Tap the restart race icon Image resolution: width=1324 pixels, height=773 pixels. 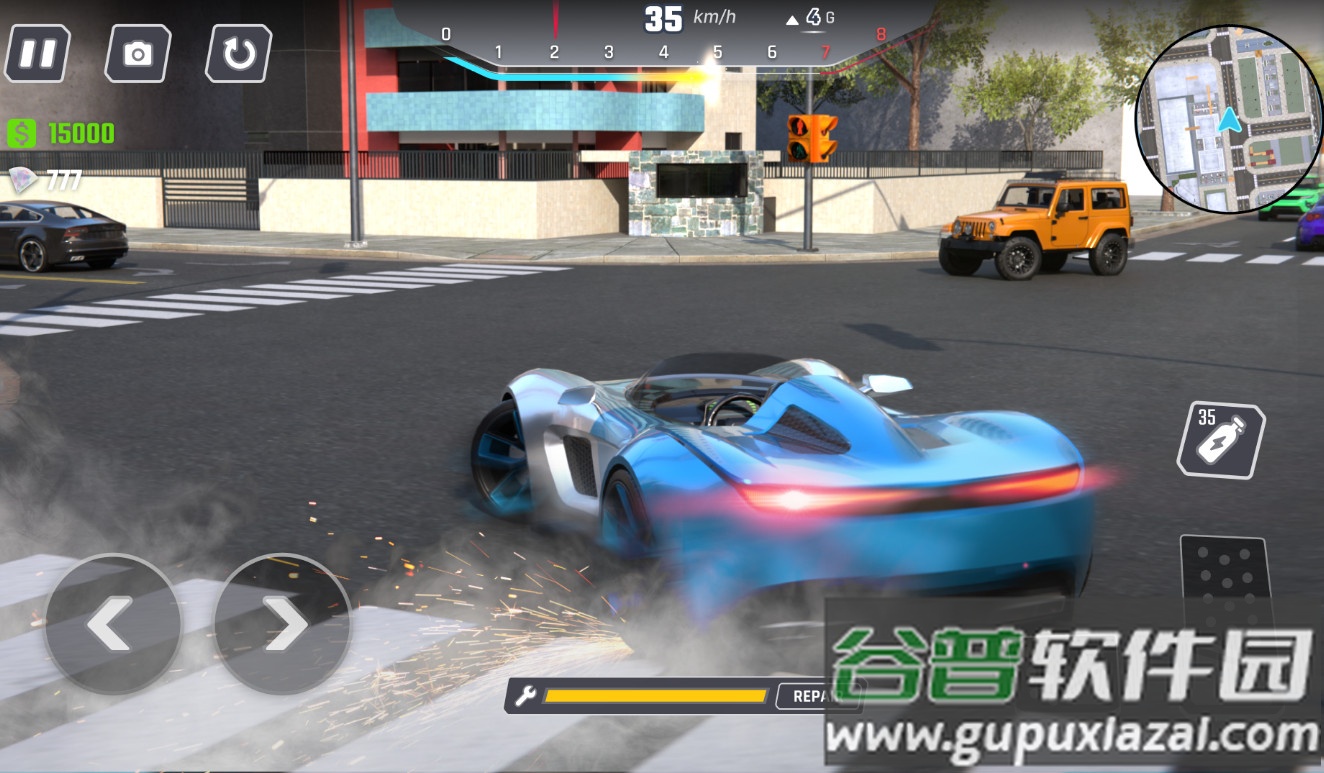(x=240, y=53)
